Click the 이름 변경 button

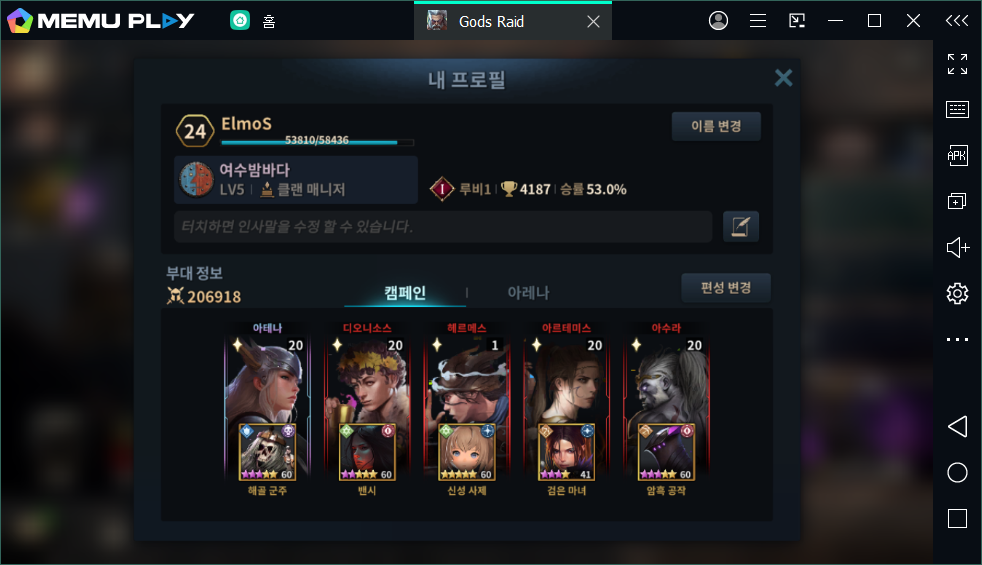coord(716,126)
